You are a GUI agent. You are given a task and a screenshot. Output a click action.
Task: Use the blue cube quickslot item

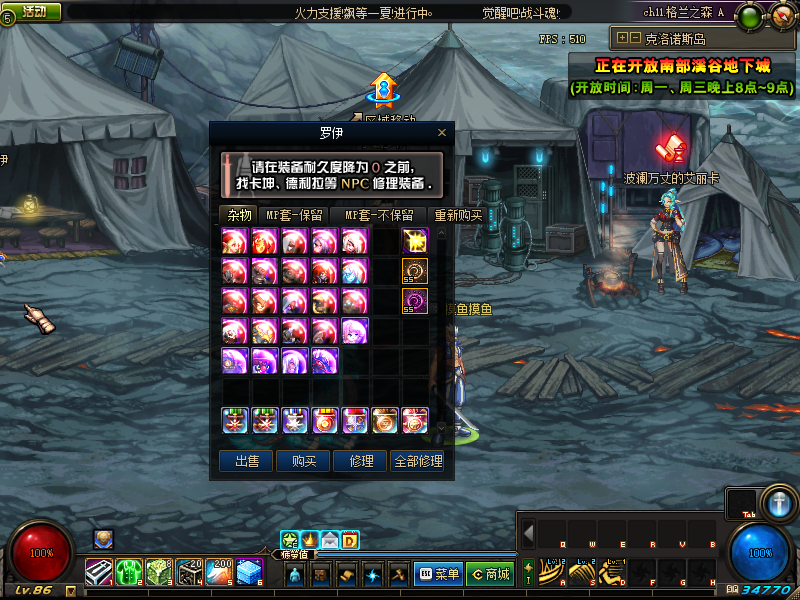pyautogui.click(x=250, y=573)
